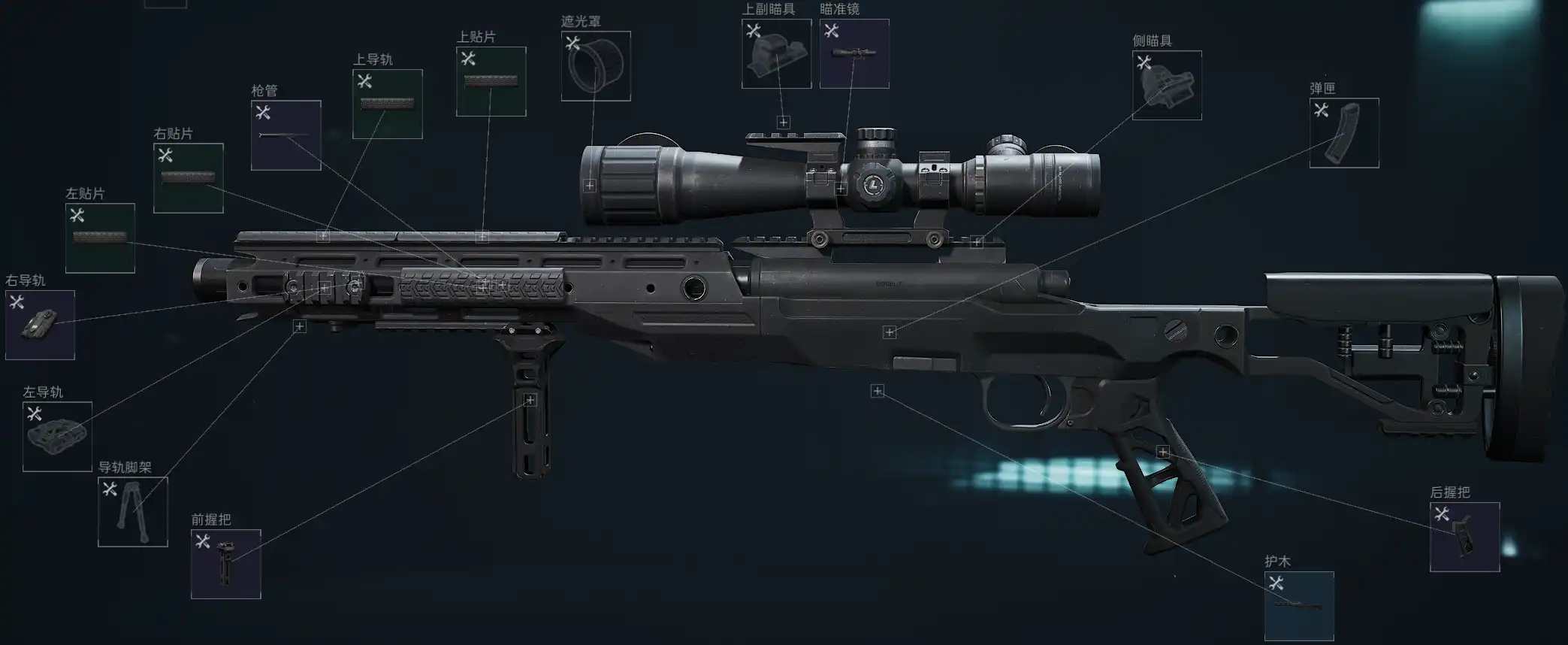Select the 右贴片 right panel slot
1568x645 pixels.
pyautogui.click(x=189, y=178)
